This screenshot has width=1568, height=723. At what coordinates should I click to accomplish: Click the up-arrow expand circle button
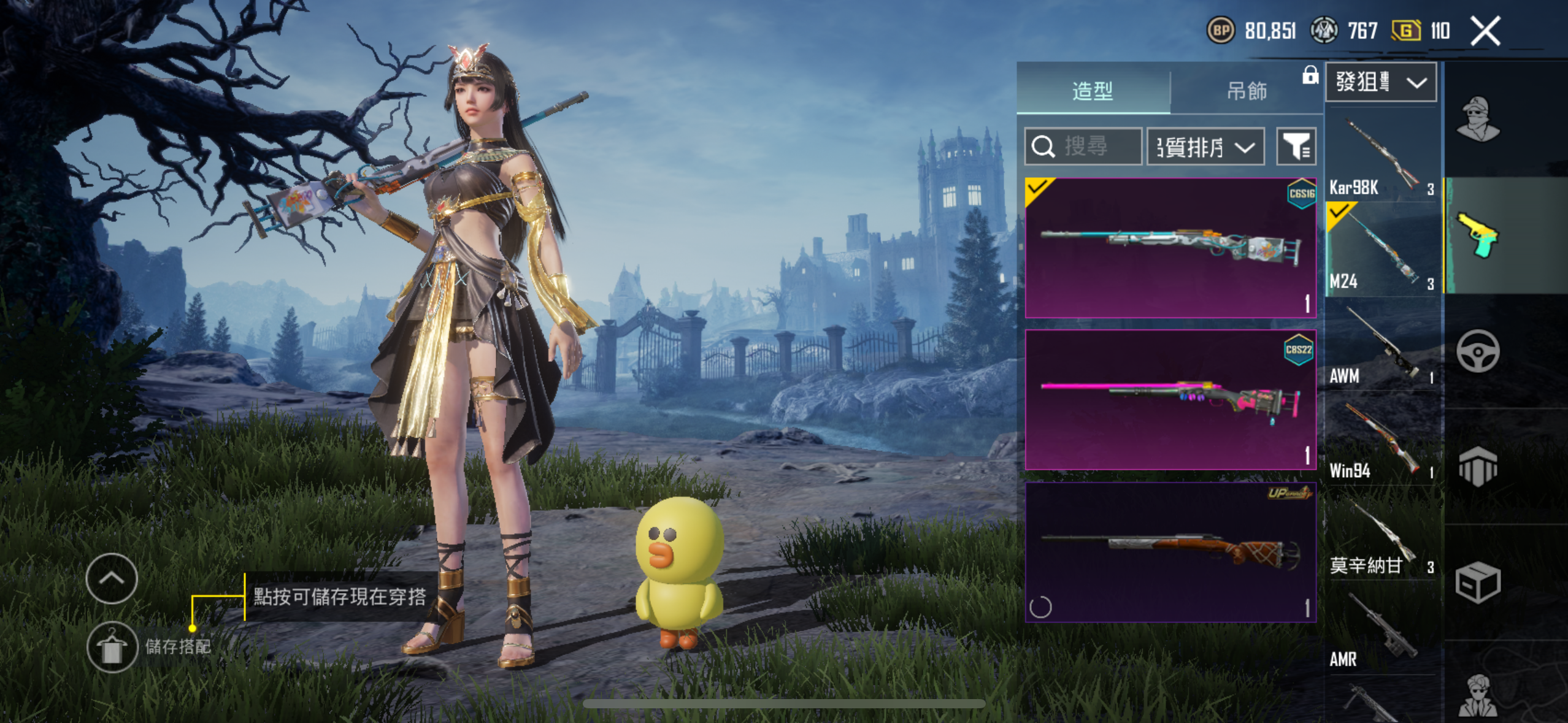coord(112,578)
